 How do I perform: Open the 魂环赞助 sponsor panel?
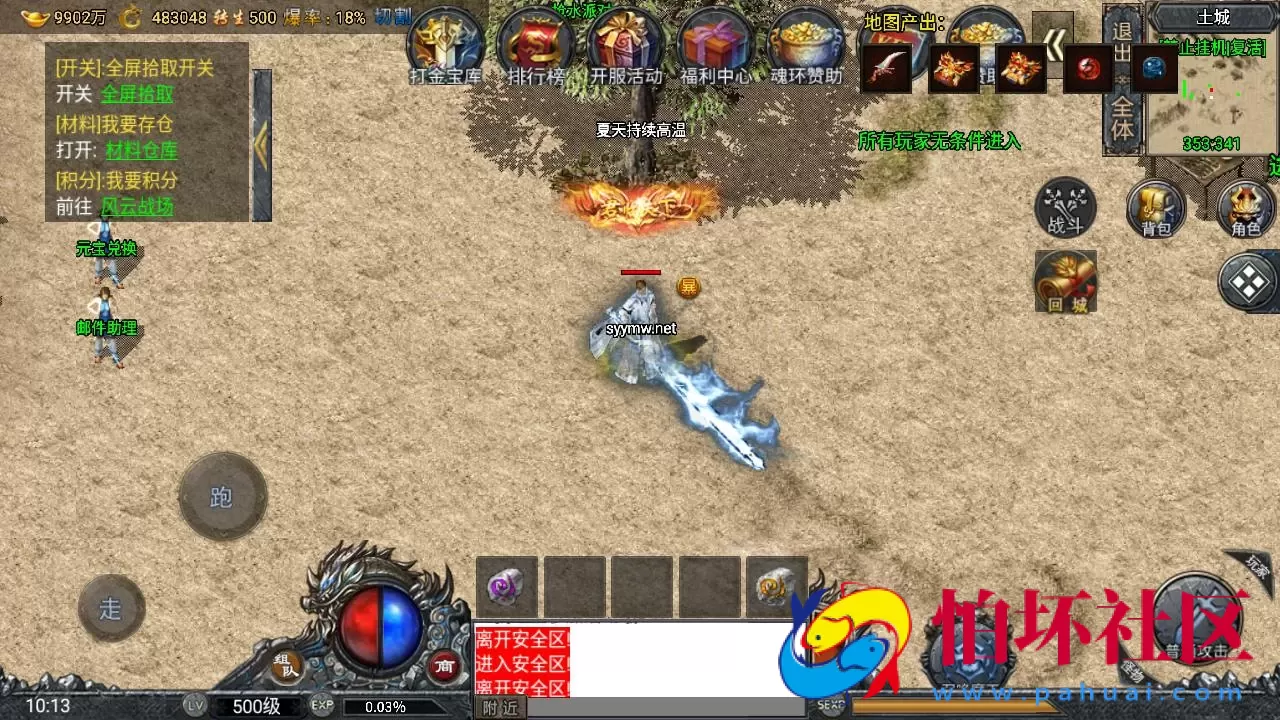(x=806, y=45)
